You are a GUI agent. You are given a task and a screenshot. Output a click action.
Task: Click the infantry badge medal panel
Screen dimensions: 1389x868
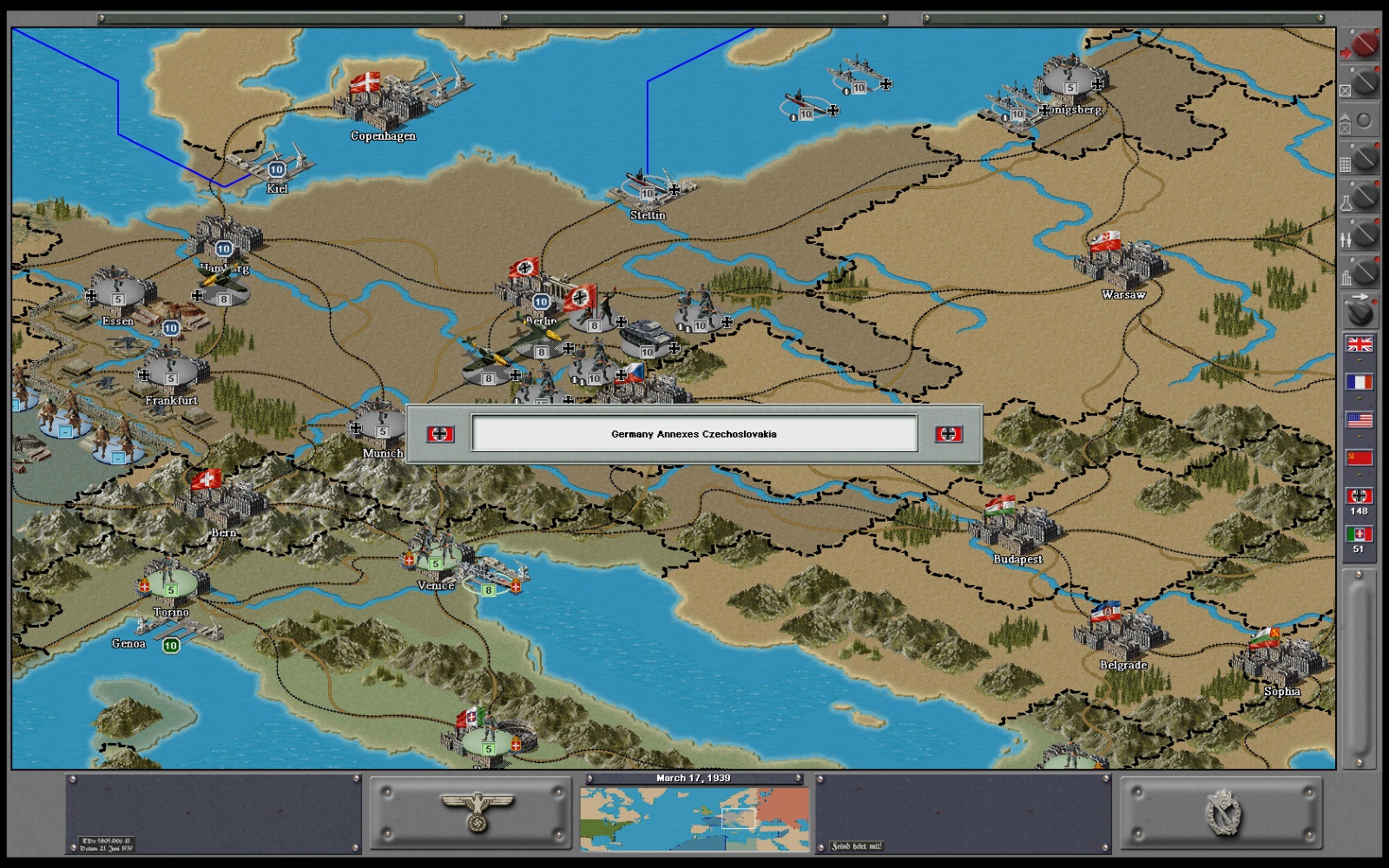click(x=1221, y=813)
